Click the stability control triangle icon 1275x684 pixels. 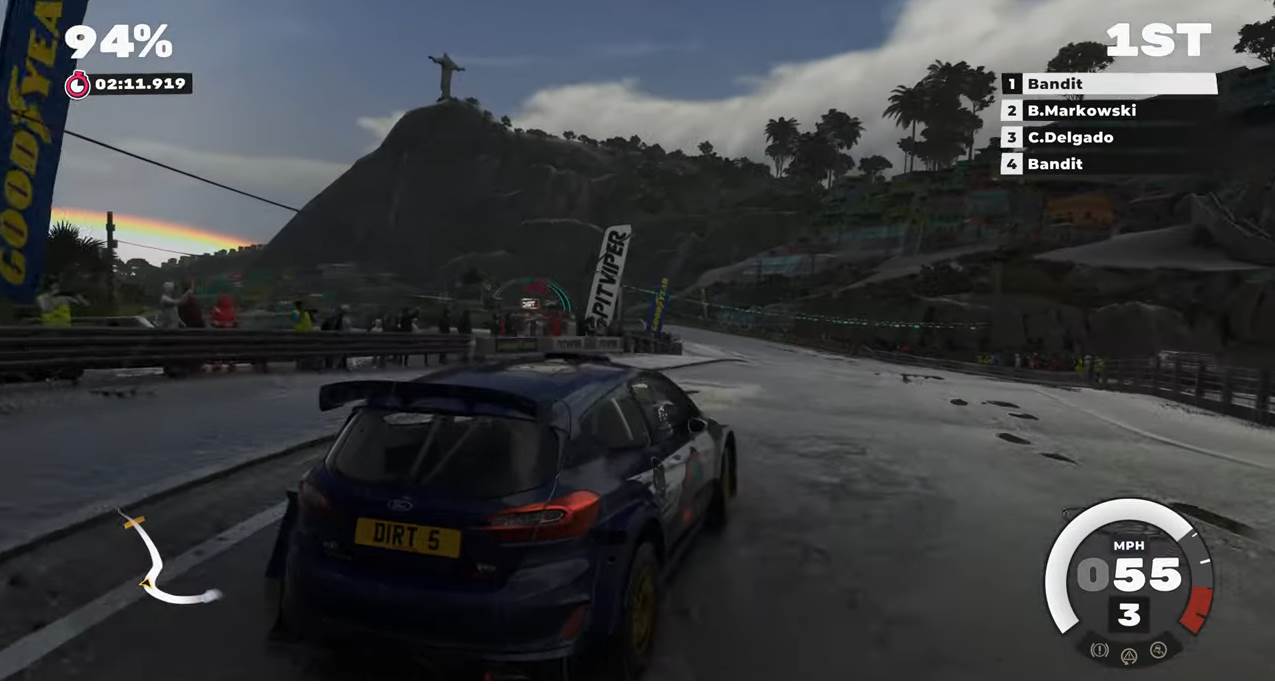tap(1129, 655)
